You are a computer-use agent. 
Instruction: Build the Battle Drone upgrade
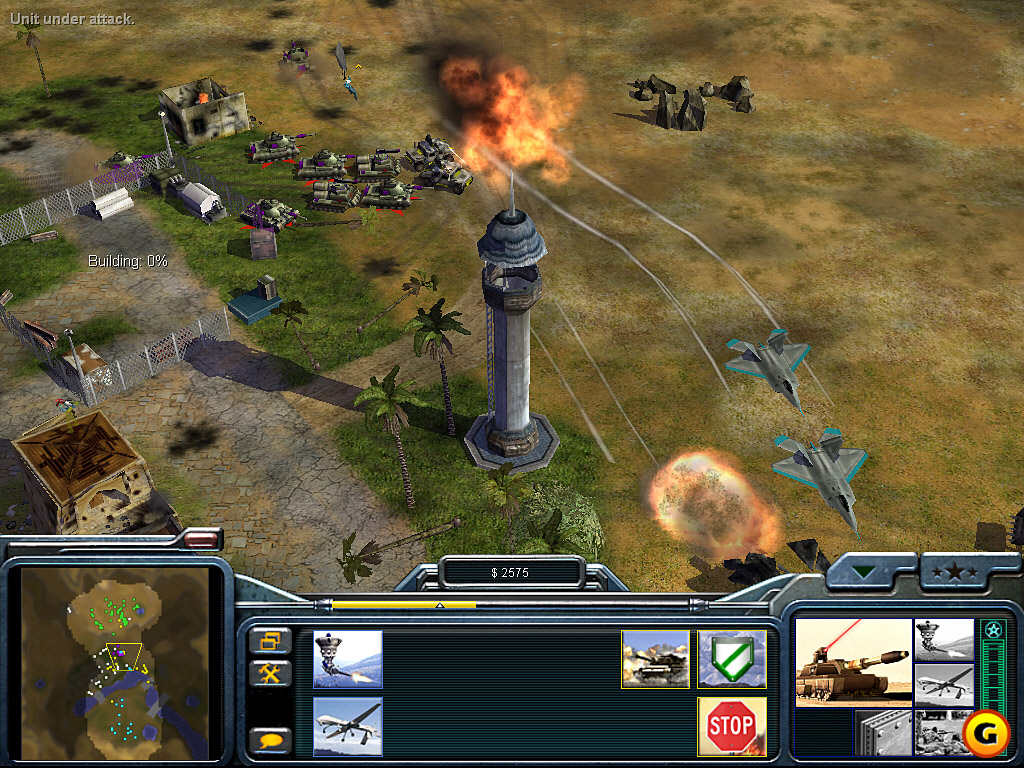347,659
